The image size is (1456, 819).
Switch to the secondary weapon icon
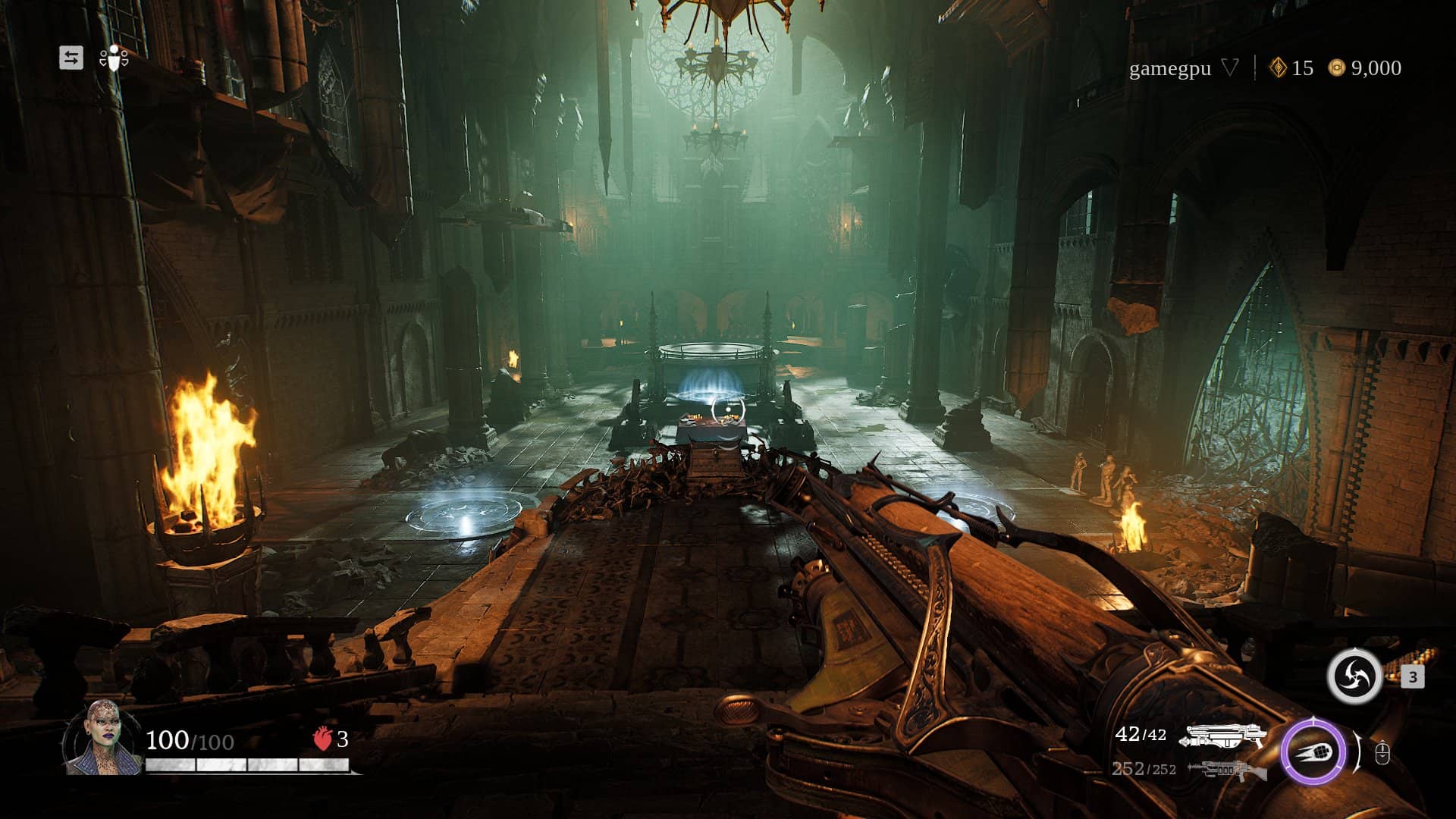[x=1227, y=770]
